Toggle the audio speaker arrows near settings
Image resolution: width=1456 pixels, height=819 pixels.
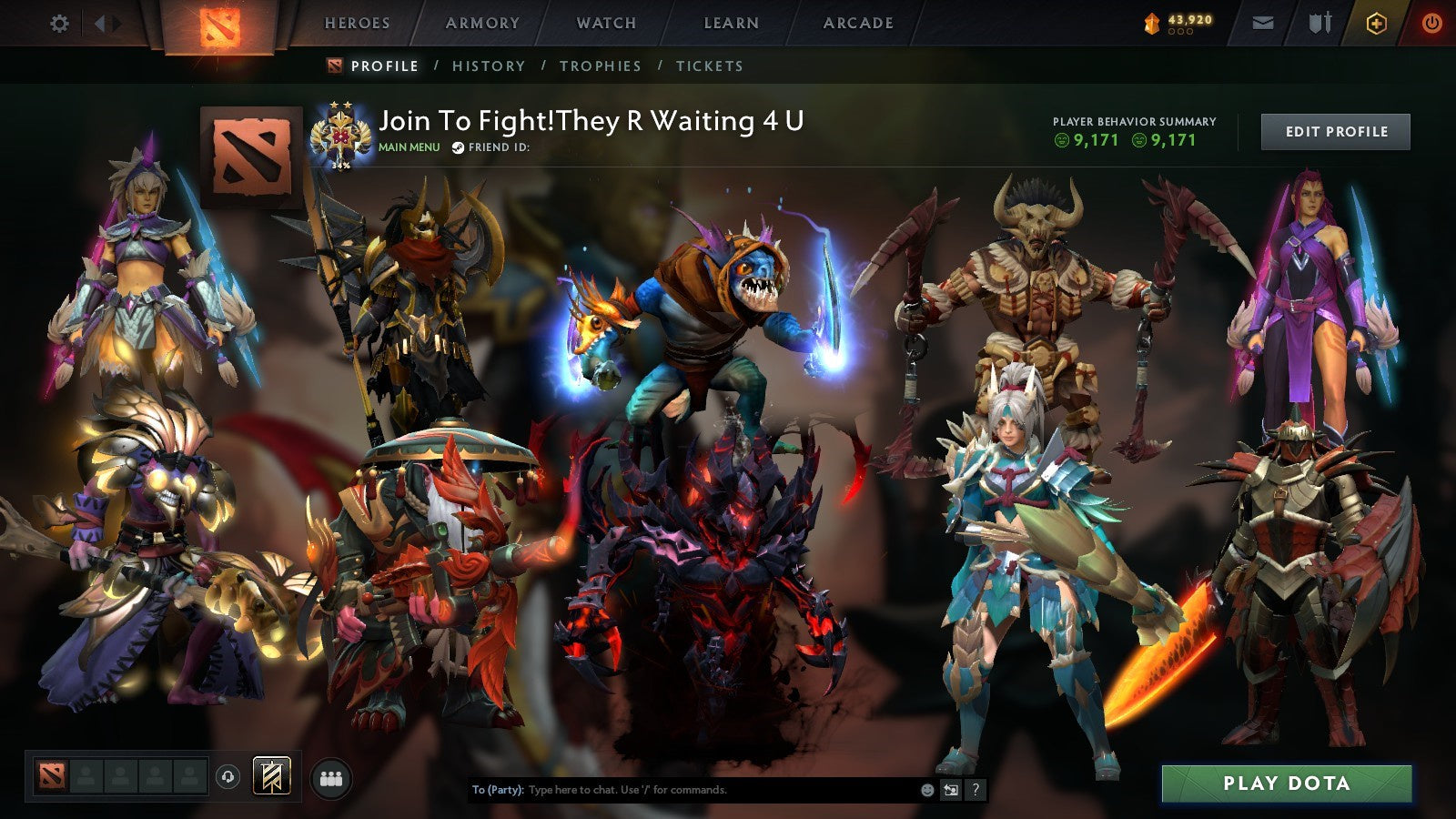pos(109,23)
